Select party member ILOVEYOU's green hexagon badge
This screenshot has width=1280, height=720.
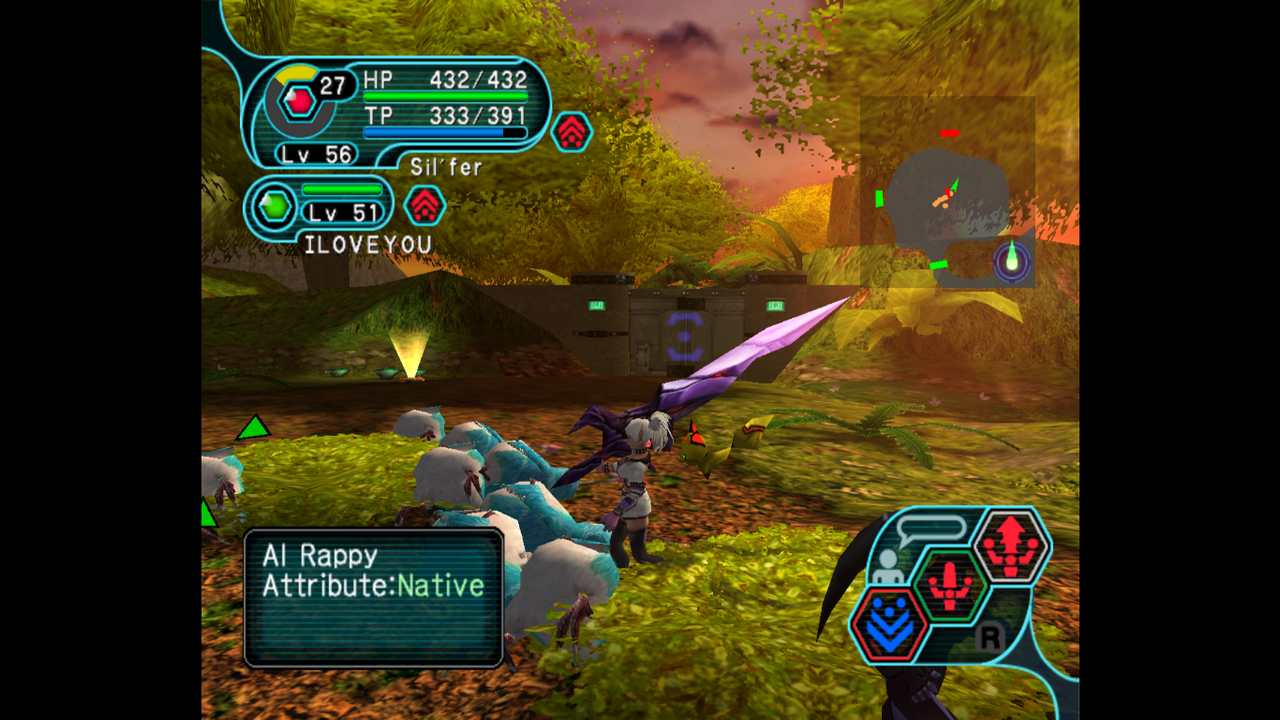pyautogui.click(x=275, y=207)
